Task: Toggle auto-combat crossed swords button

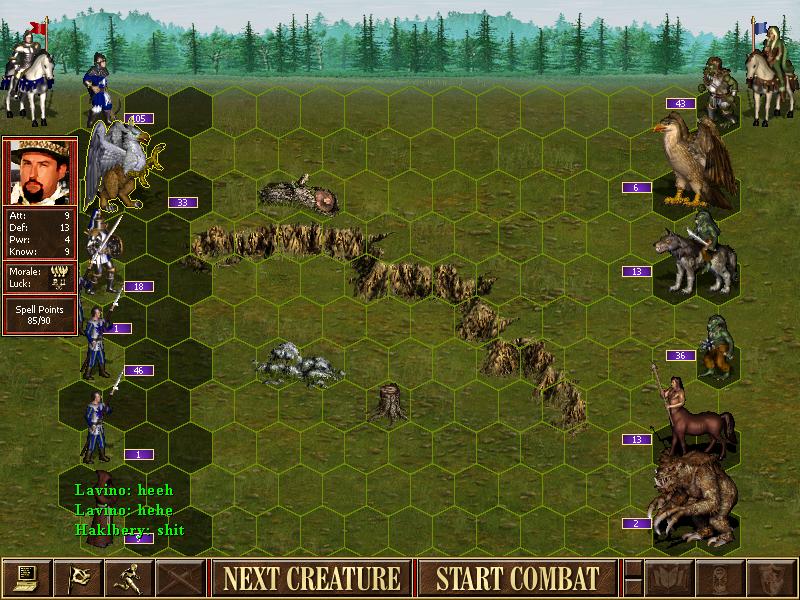Action: (x=179, y=578)
